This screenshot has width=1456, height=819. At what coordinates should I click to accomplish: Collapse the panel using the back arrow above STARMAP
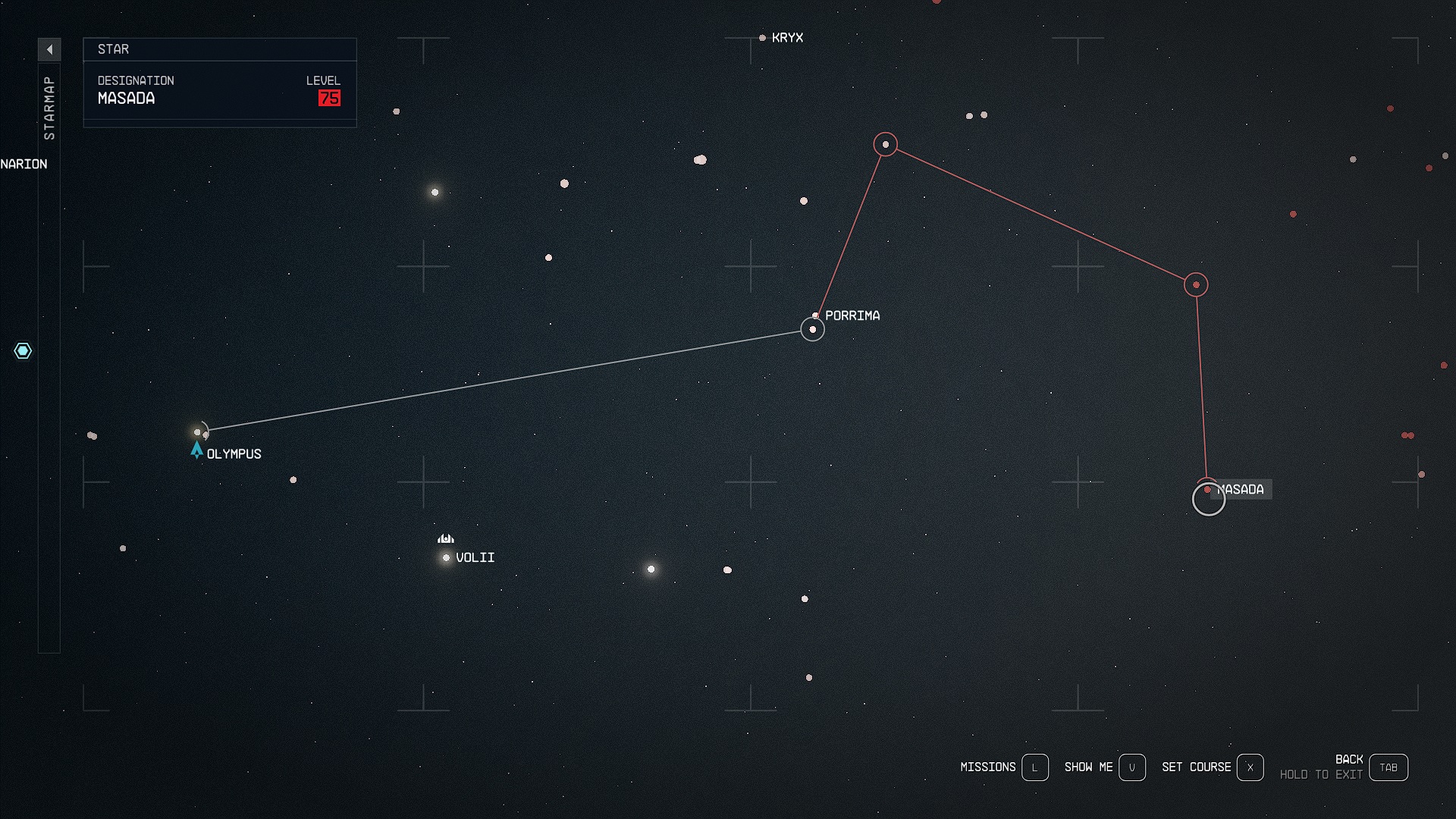point(49,49)
